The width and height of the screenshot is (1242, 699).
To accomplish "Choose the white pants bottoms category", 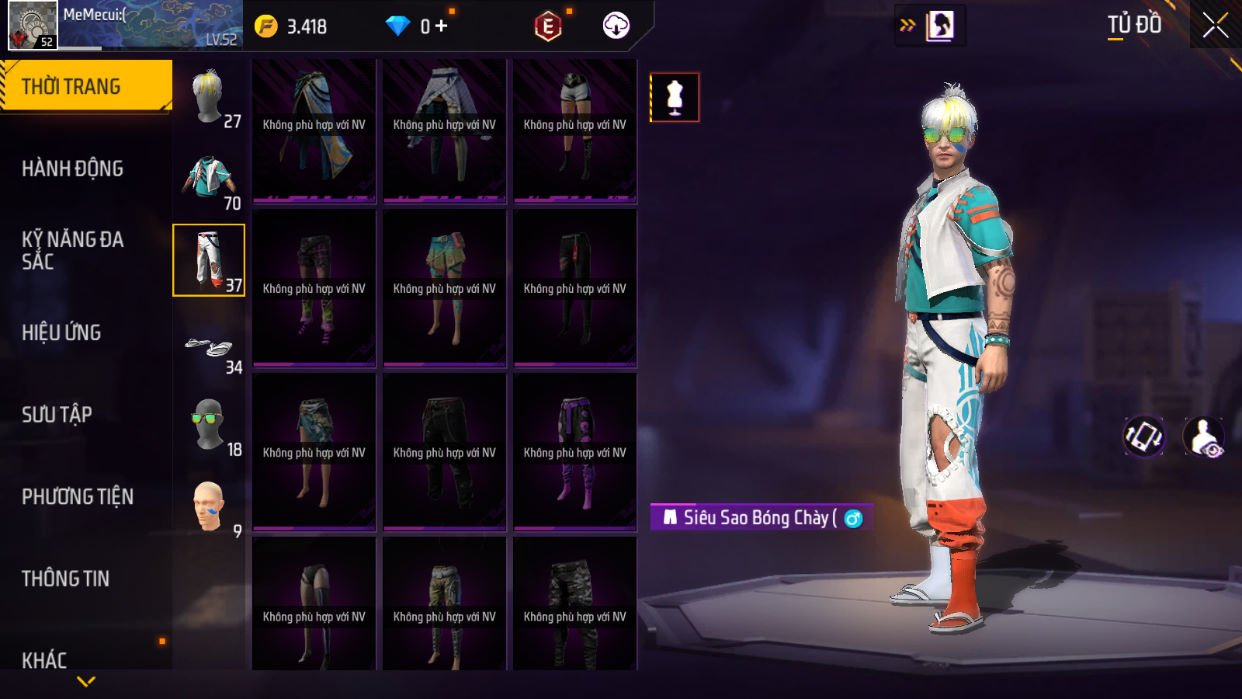I will pyautogui.click(x=209, y=260).
